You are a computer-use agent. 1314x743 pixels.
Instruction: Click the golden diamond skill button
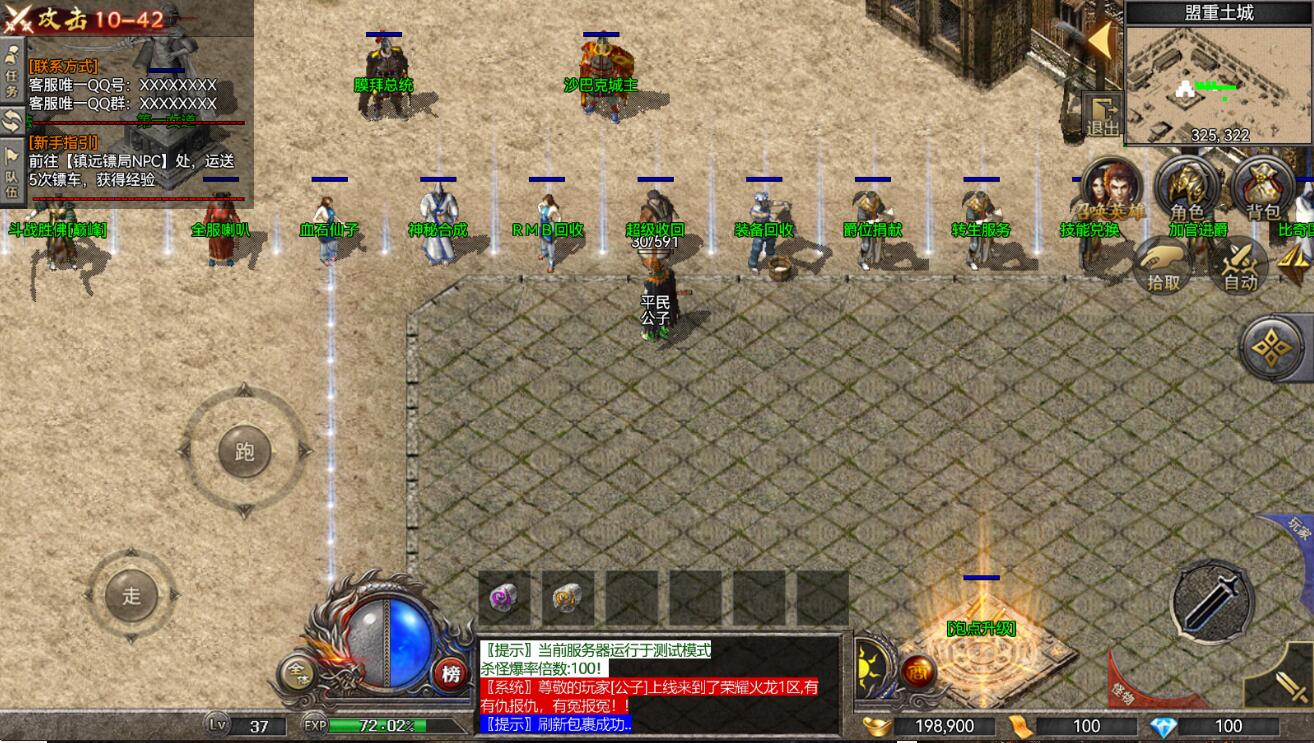(1274, 348)
